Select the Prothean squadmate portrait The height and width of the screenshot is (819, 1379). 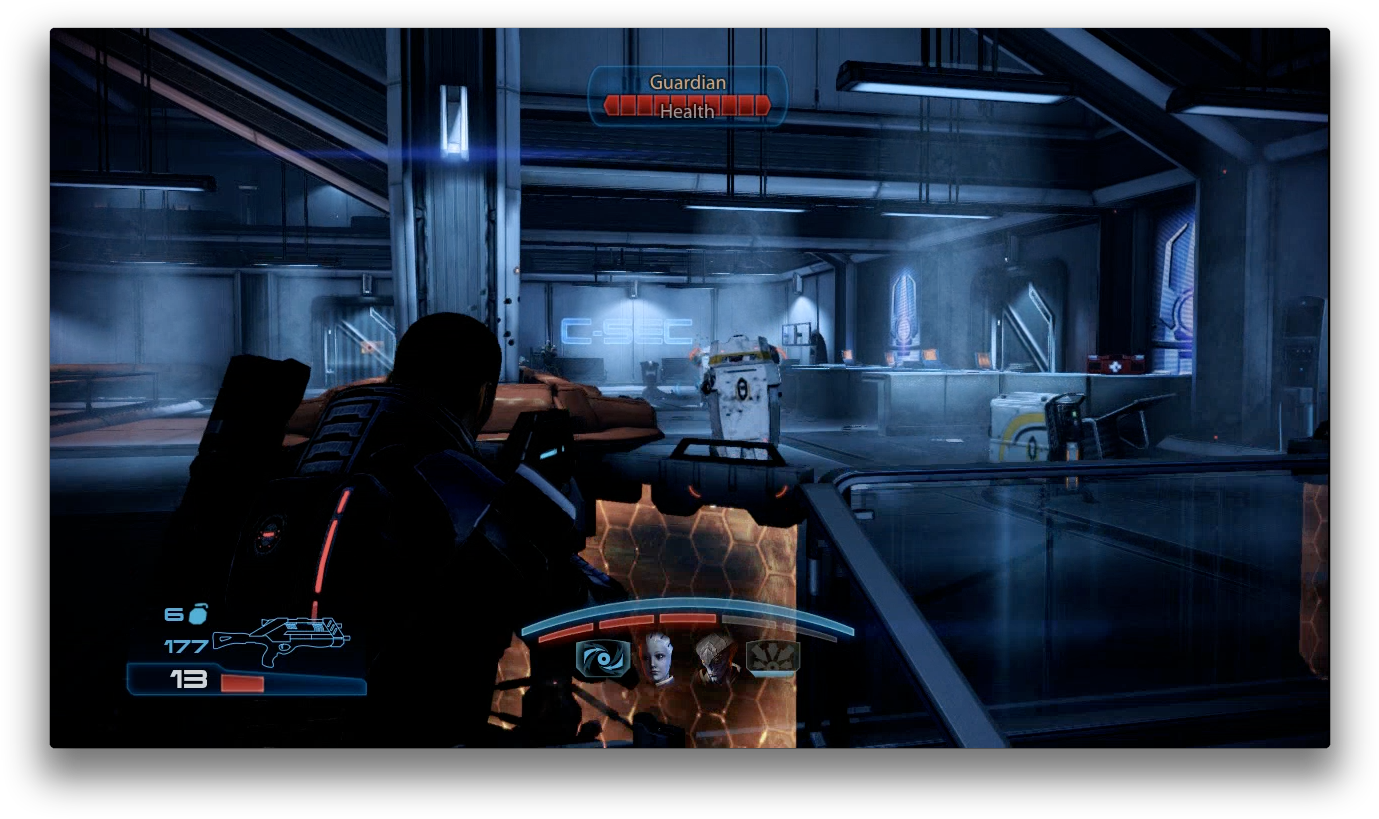pyautogui.click(x=715, y=658)
